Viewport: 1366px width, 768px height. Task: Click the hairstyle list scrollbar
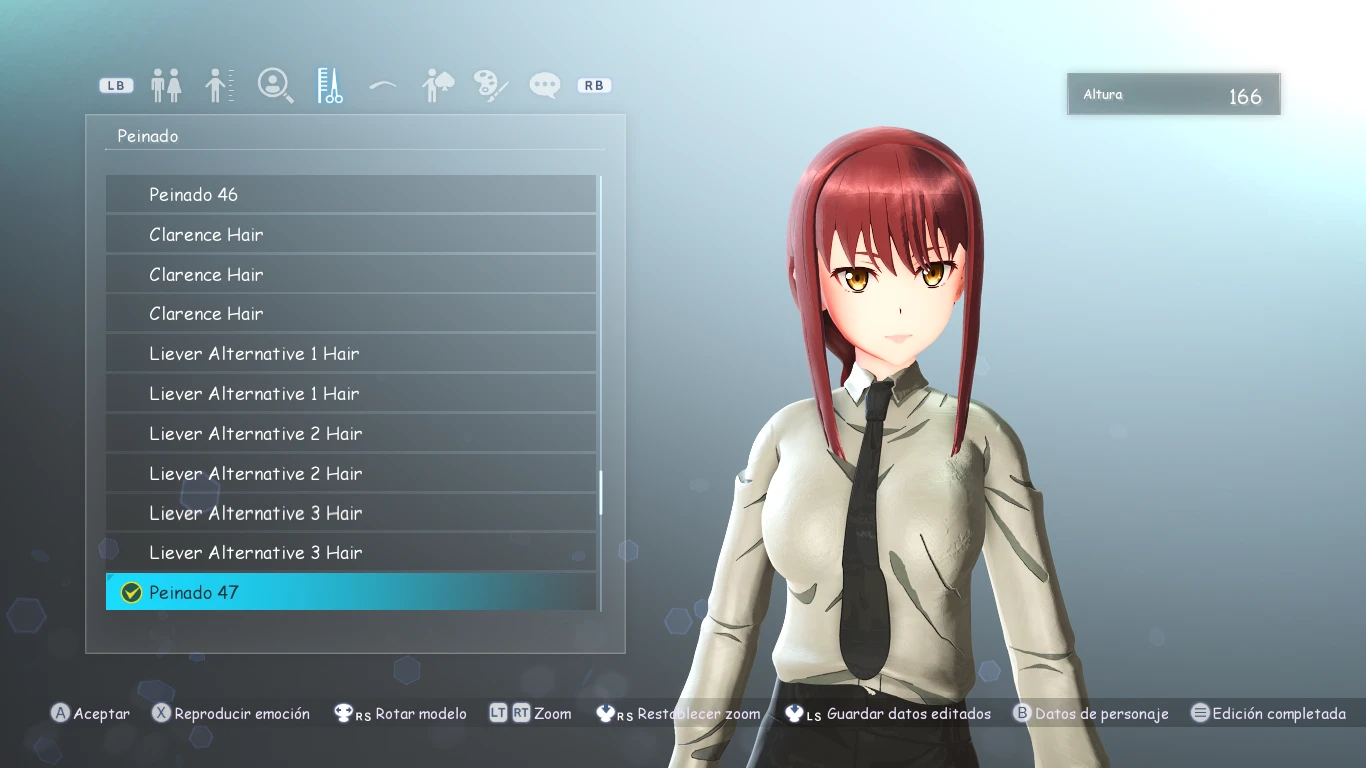(600, 492)
